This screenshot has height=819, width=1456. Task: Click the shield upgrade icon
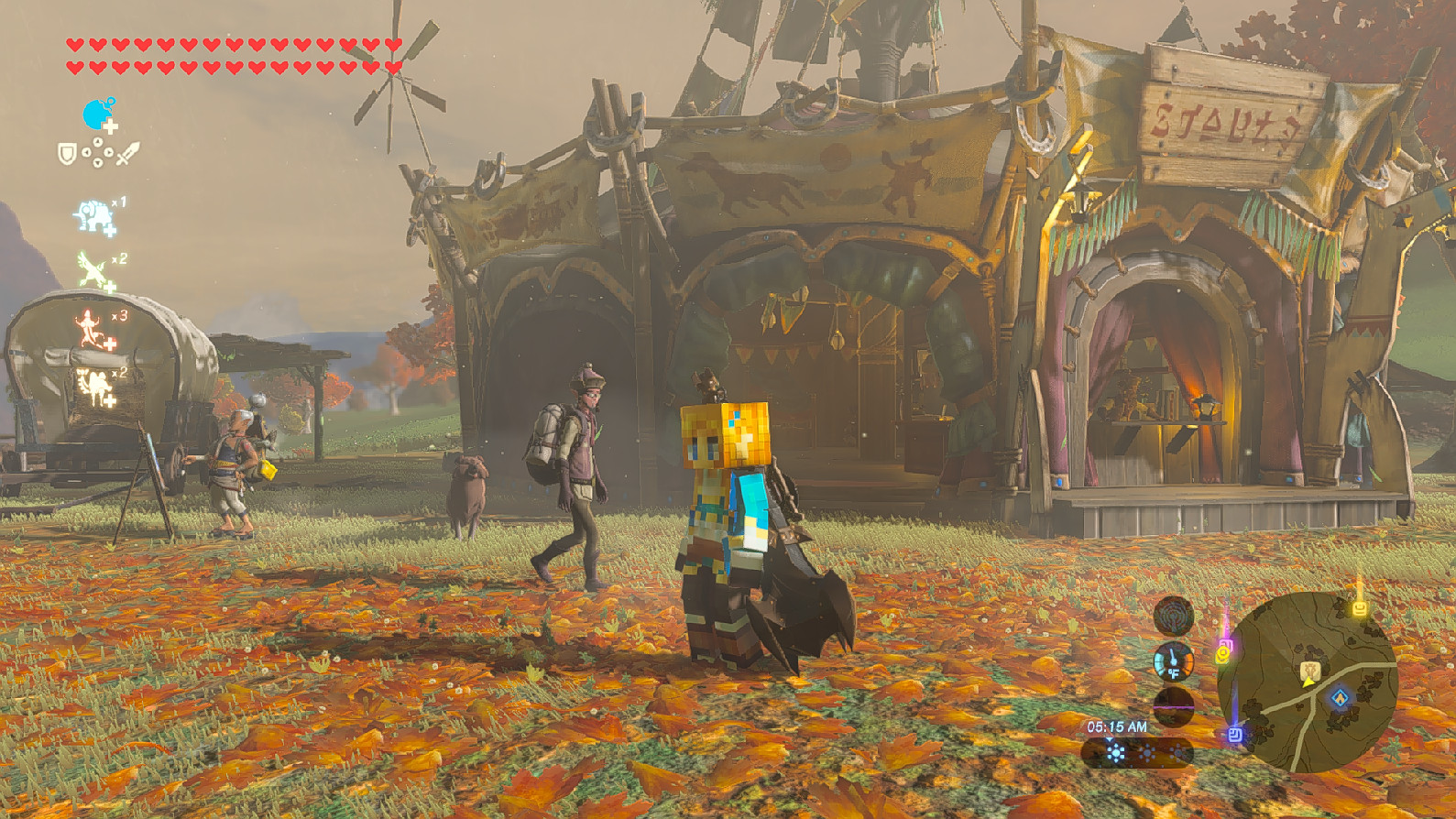point(67,152)
